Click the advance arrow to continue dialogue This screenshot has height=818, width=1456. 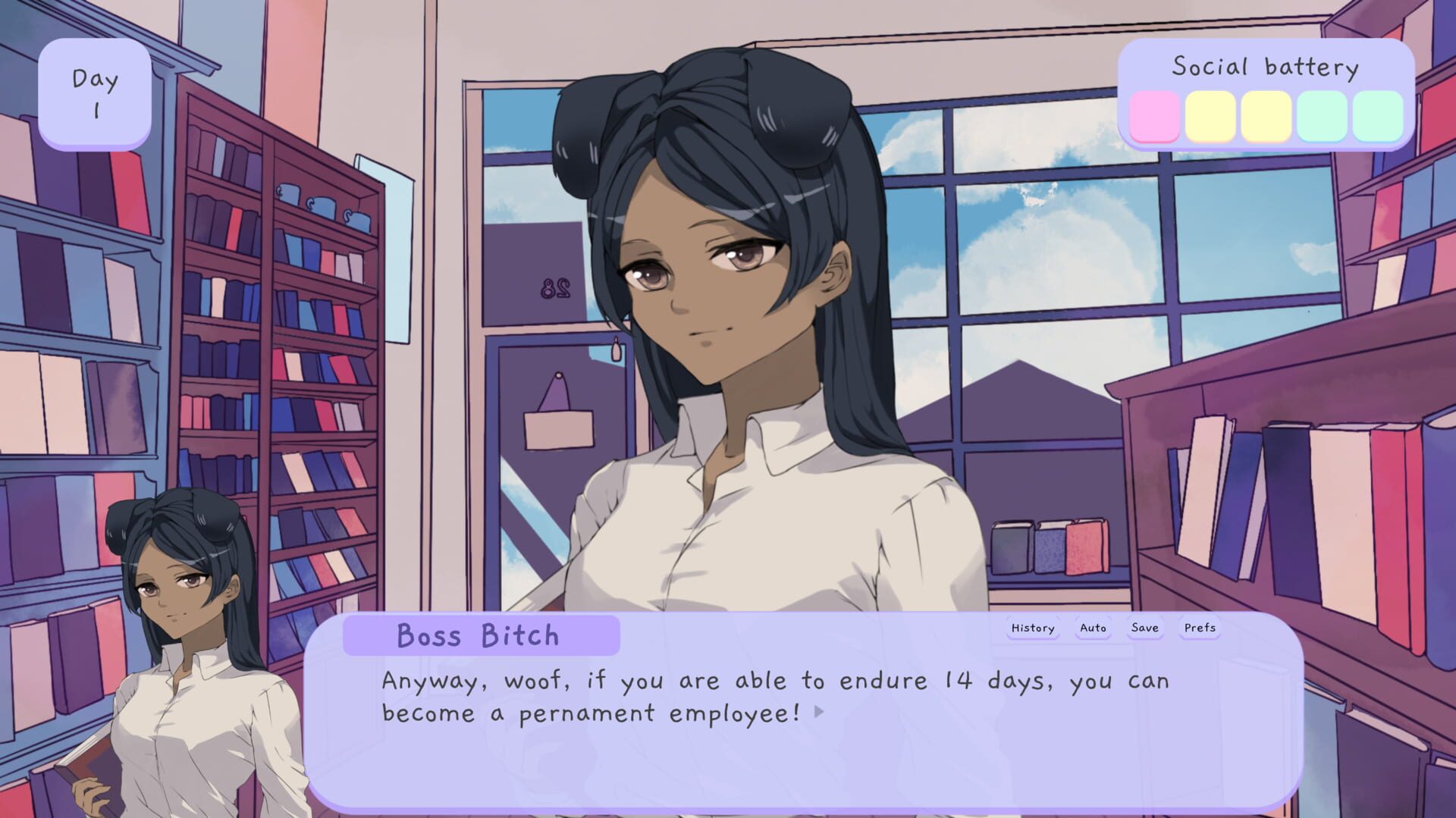821,713
